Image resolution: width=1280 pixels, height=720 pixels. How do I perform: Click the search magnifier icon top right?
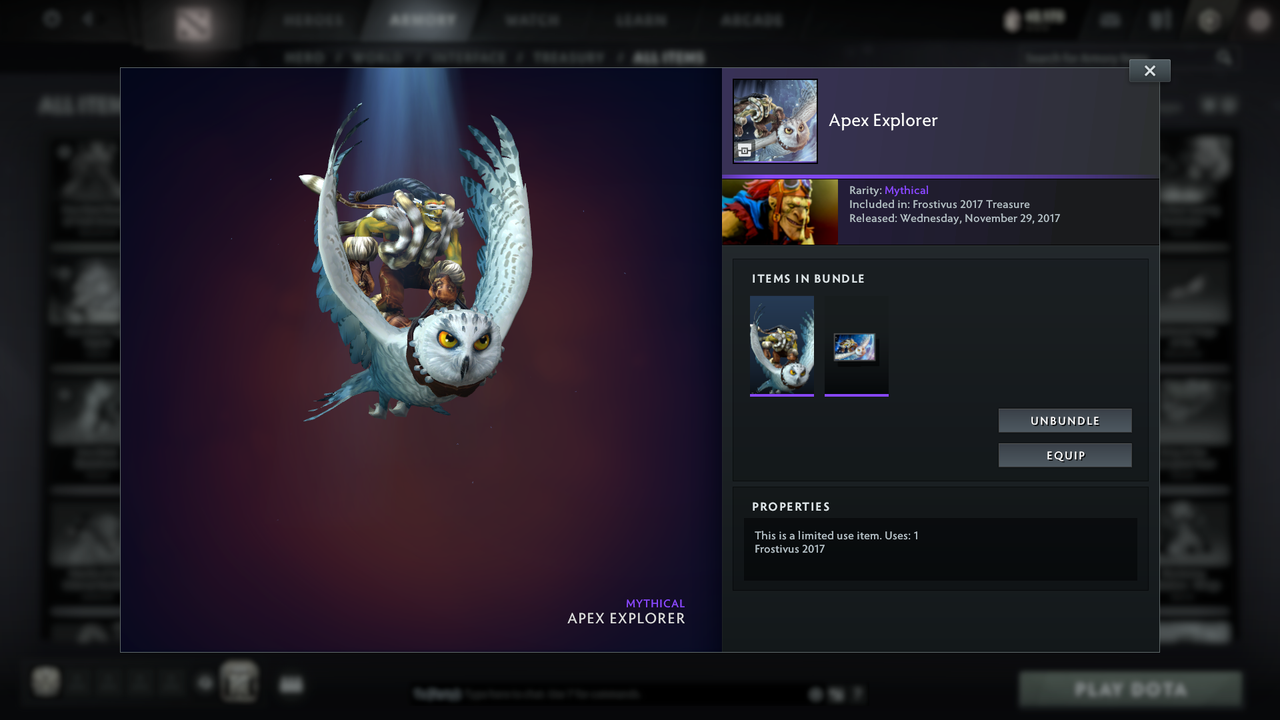tap(1224, 57)
